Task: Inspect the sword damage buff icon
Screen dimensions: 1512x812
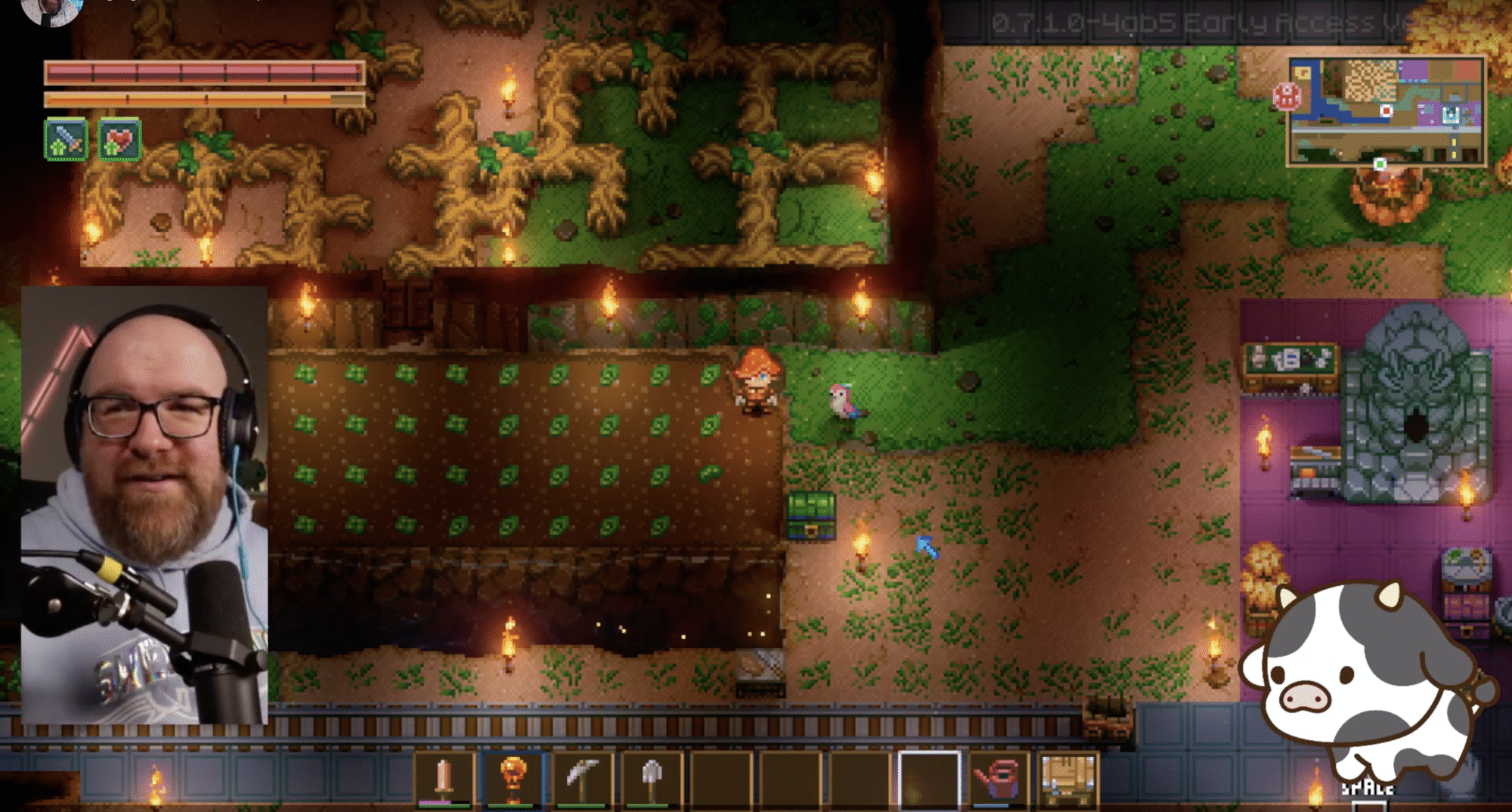Action: [66, 140]
